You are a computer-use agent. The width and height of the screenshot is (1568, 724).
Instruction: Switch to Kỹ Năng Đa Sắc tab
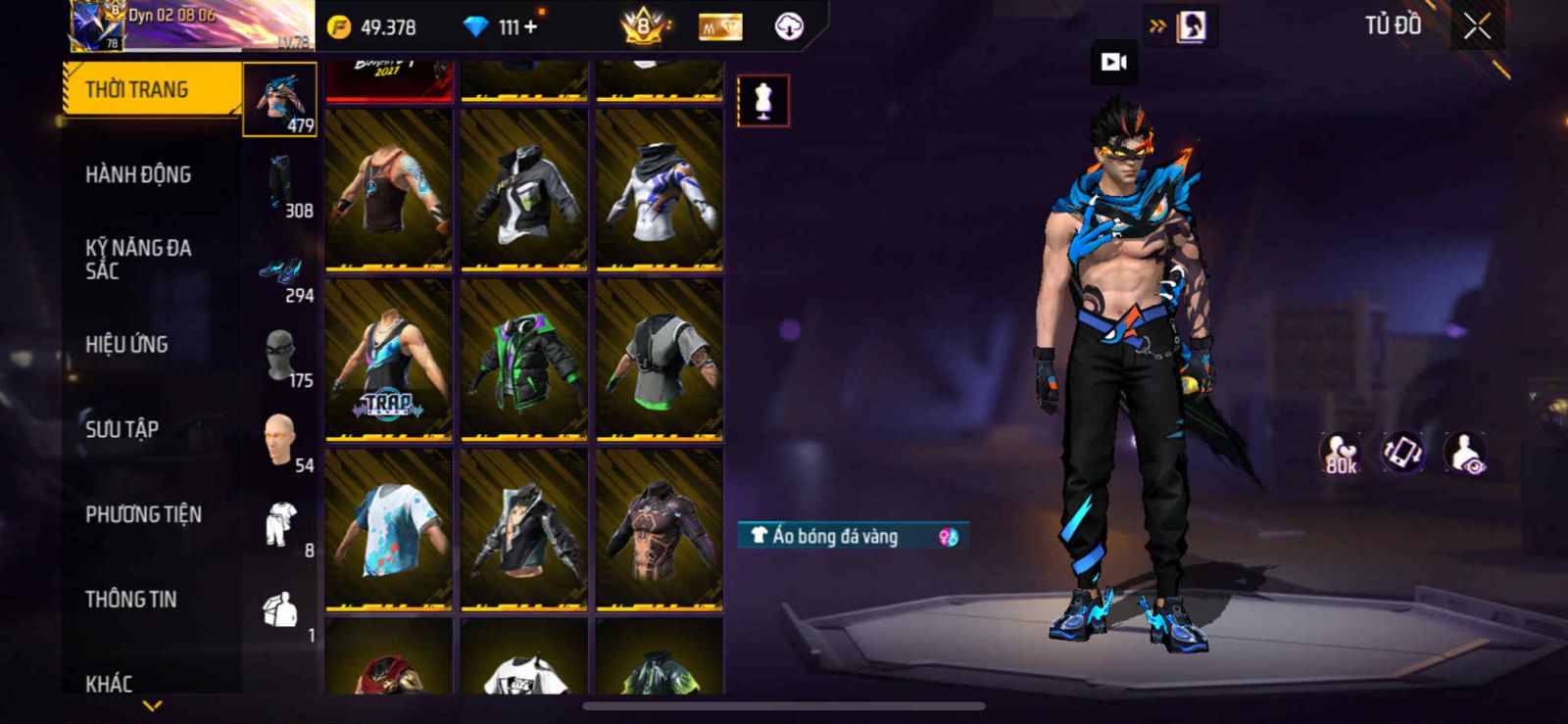pyautogui.click(x=138, y=259)
